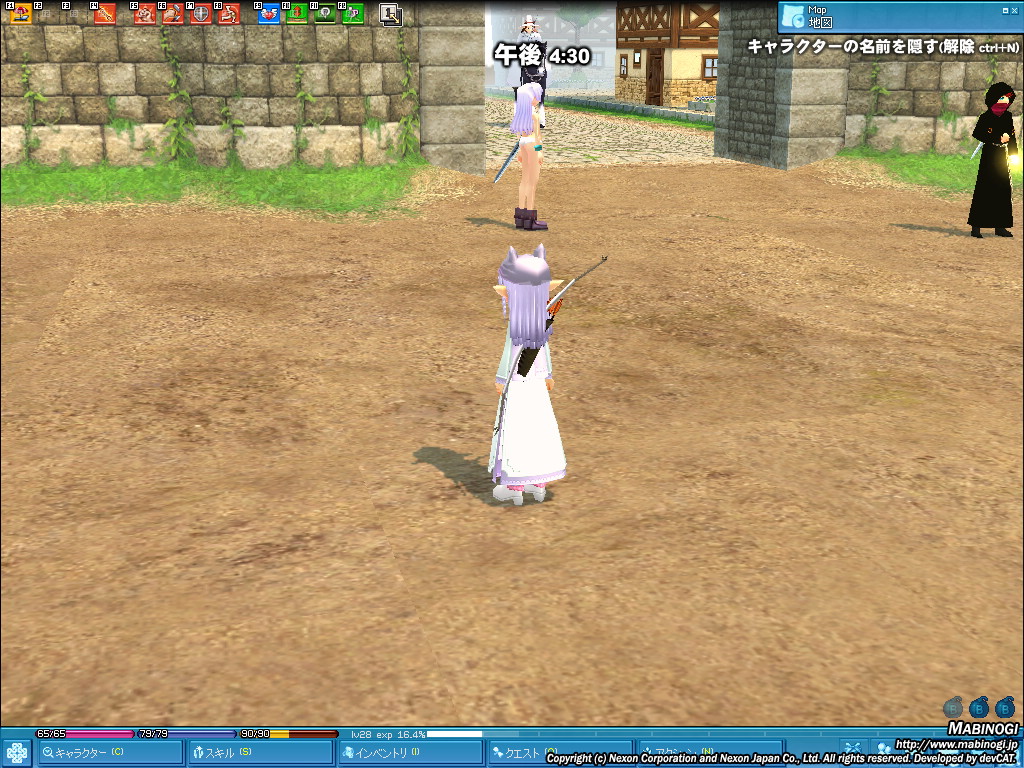Activate the F4 orange weapon skill
1024x768 pixels.
click(105, 14)
